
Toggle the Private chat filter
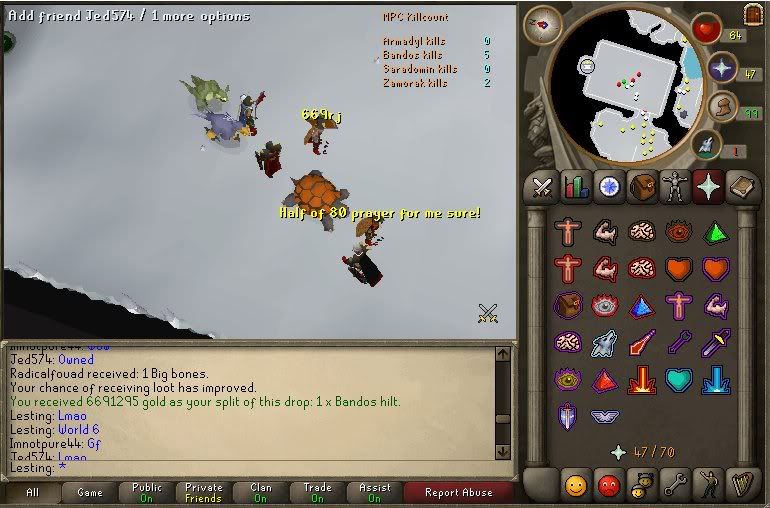click(x=204, y=492)
